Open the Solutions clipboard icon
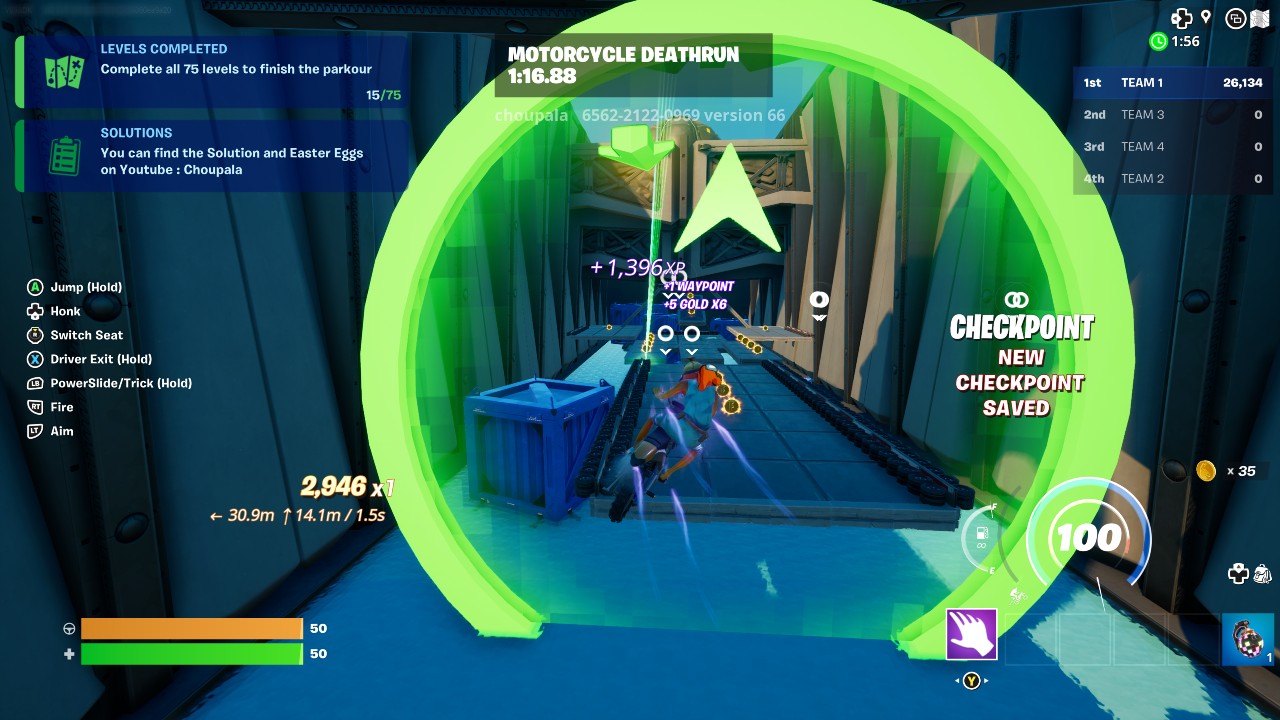Image resolution: width=1280 pixels, height=720 pixels. point(66,154)
